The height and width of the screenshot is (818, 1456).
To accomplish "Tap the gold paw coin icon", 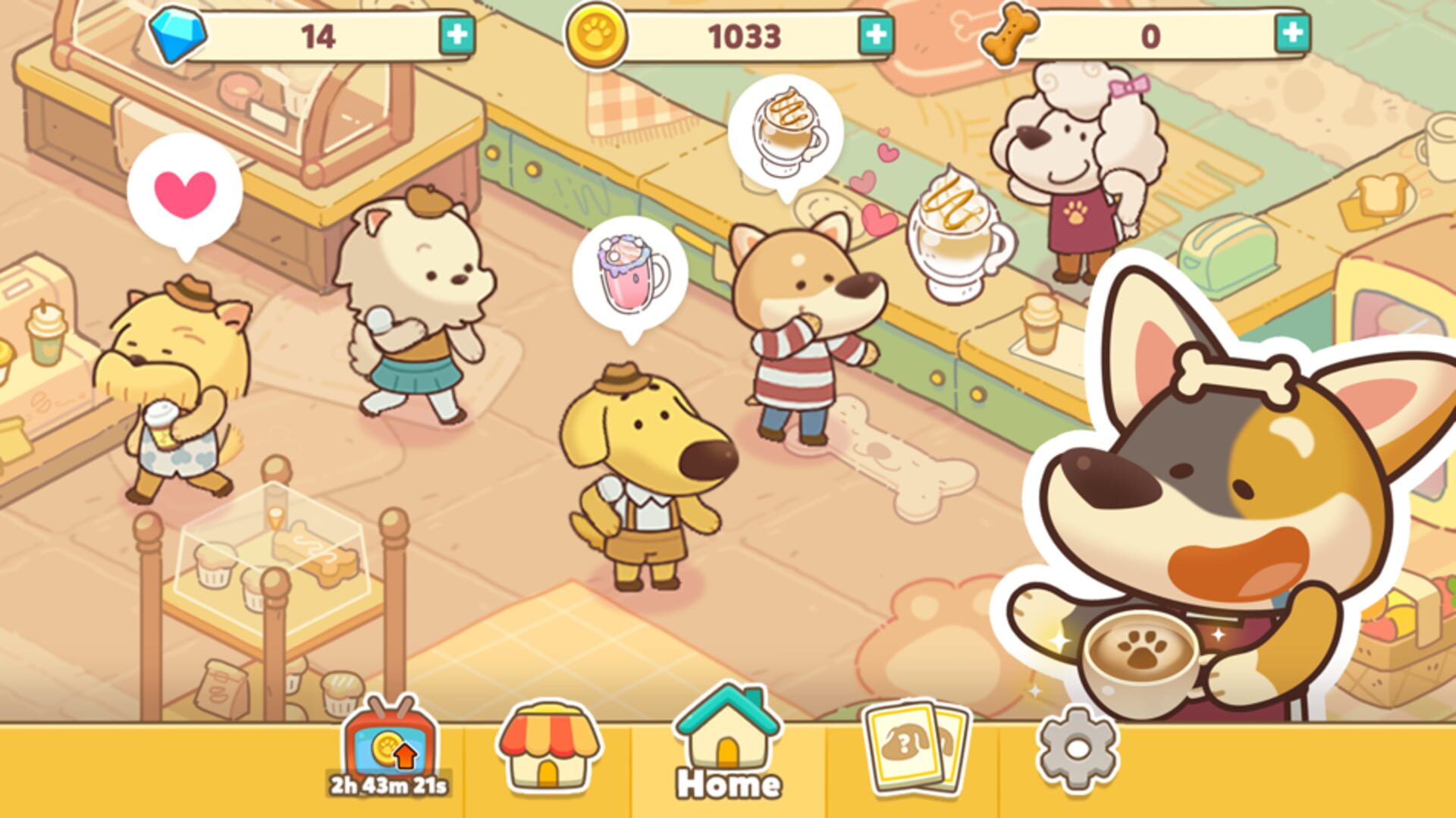I will click(598, 32).
